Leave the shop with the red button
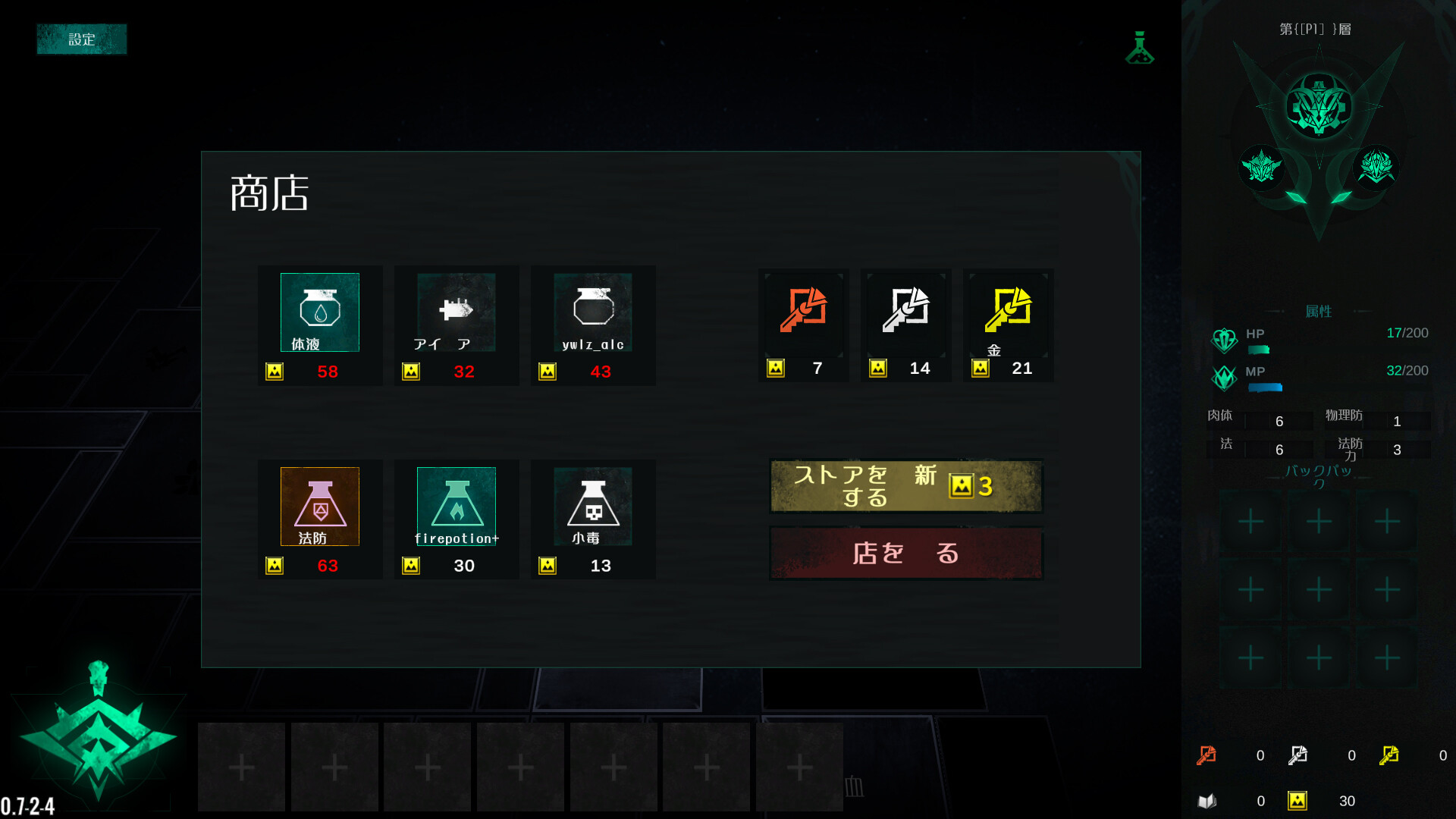1456x819 pixels. (906, 554)
